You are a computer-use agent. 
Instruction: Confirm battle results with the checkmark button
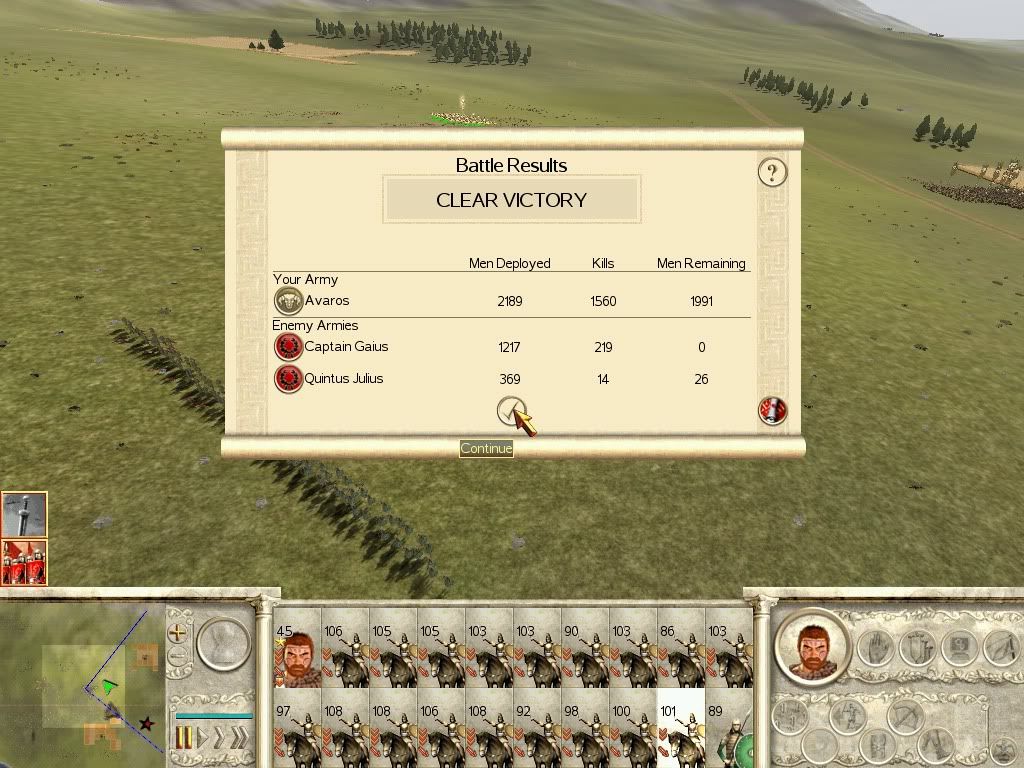tap(511, 411)
